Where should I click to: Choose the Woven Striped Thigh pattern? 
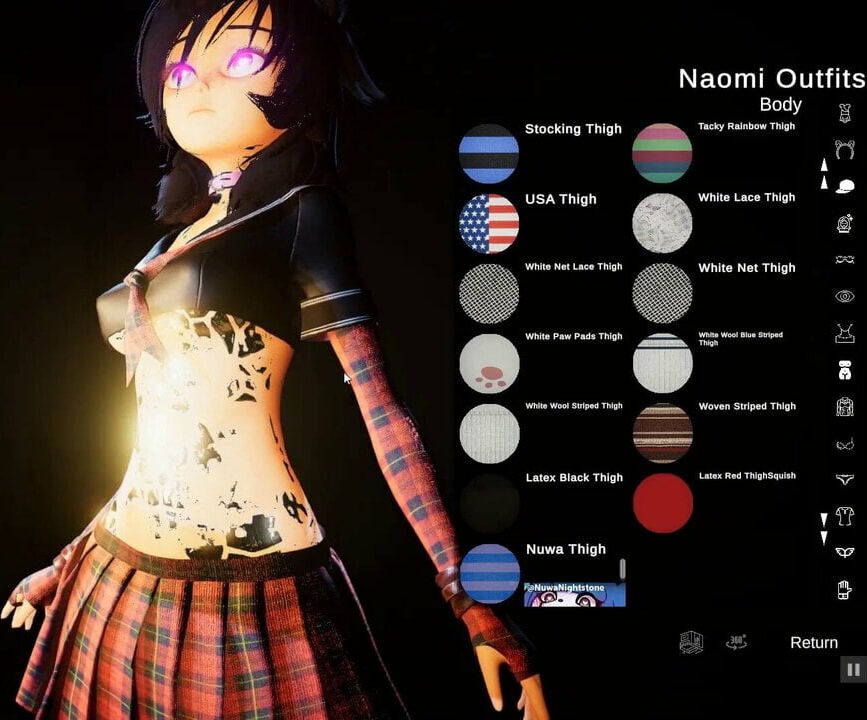(x=662, y=433)
